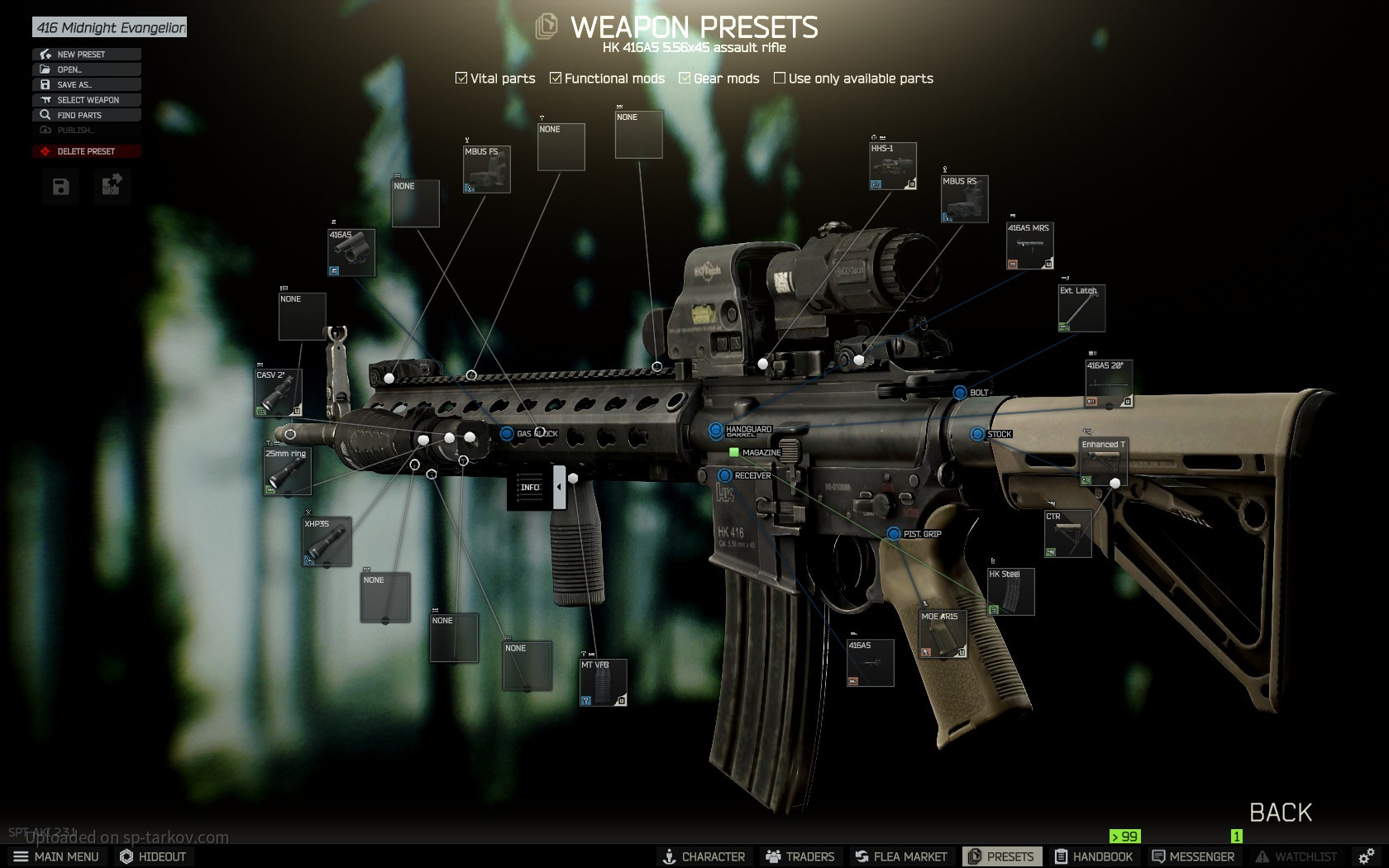
Task: Enable Use only available parts
Action: pos(779,79)
